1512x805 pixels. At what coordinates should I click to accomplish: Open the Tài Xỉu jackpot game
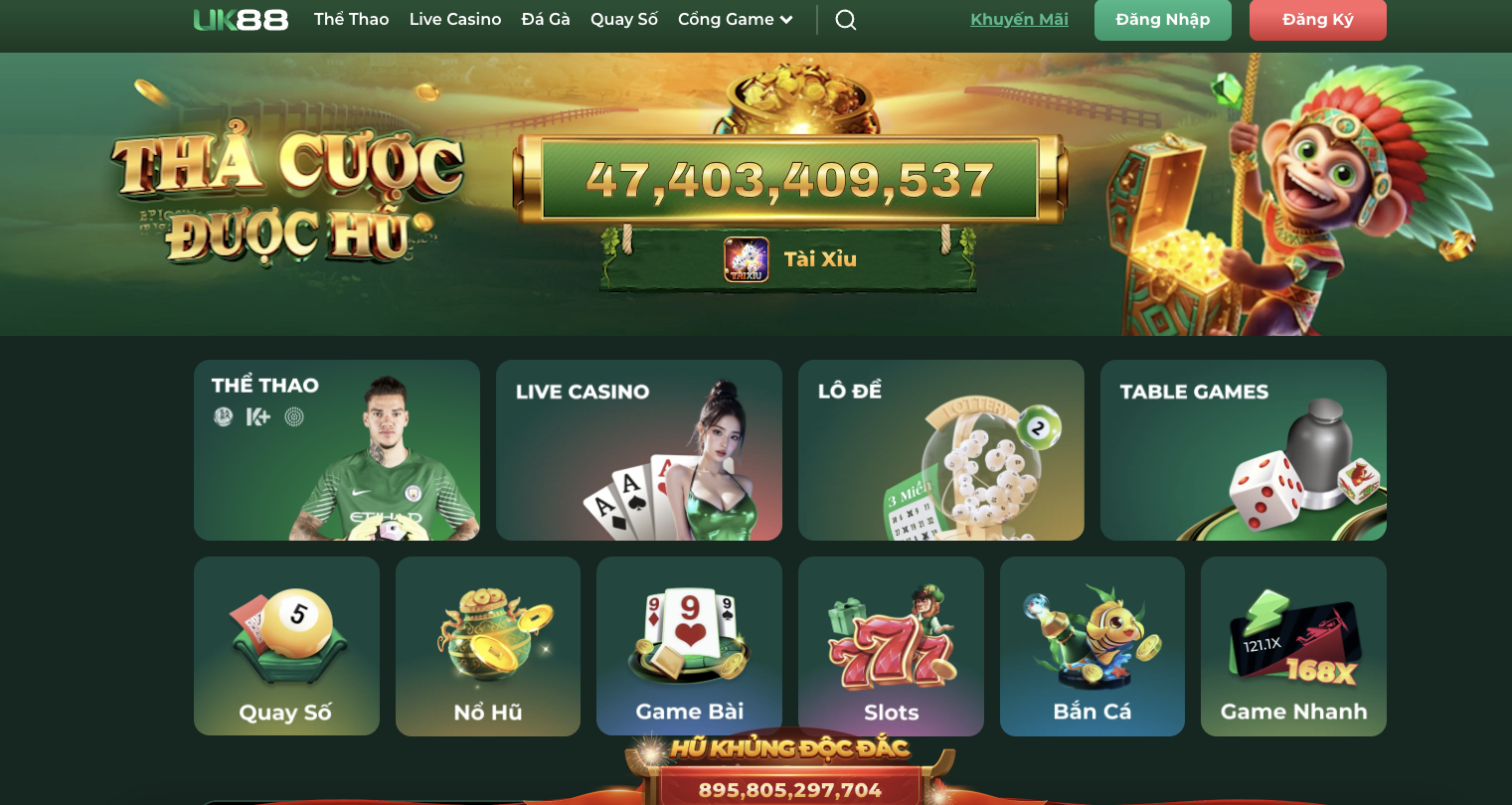790,259
